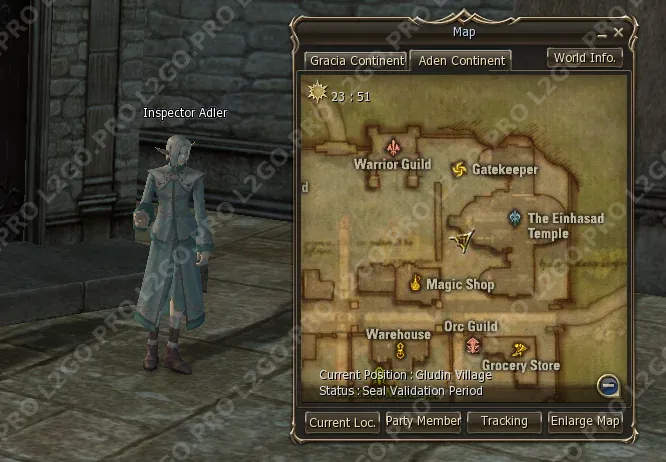The image size is (666, 462).
Task: Click the Gatekeeper marker on the map
Action: (x=459, y=169)
